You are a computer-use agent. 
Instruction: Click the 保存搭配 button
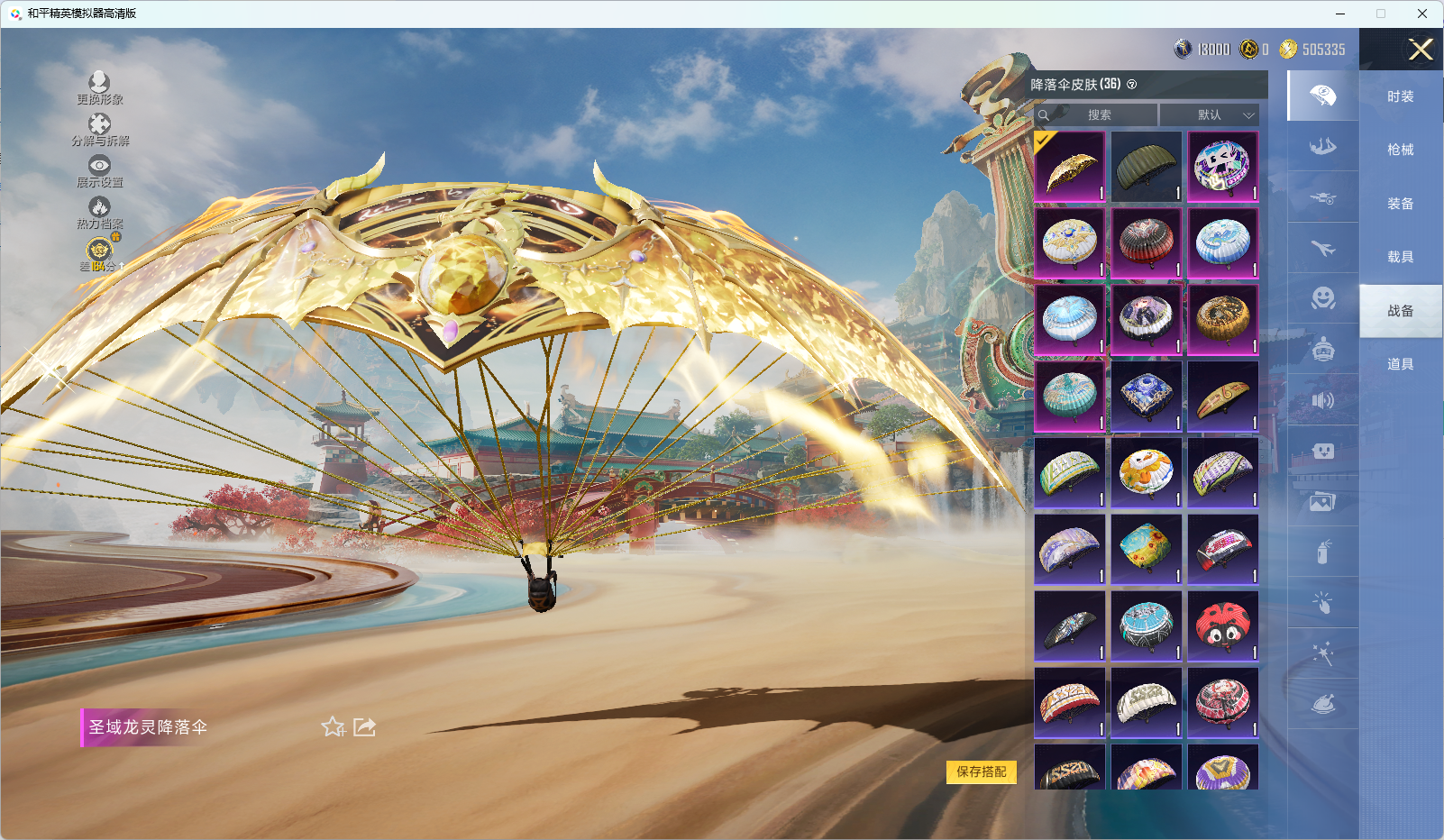981,772
